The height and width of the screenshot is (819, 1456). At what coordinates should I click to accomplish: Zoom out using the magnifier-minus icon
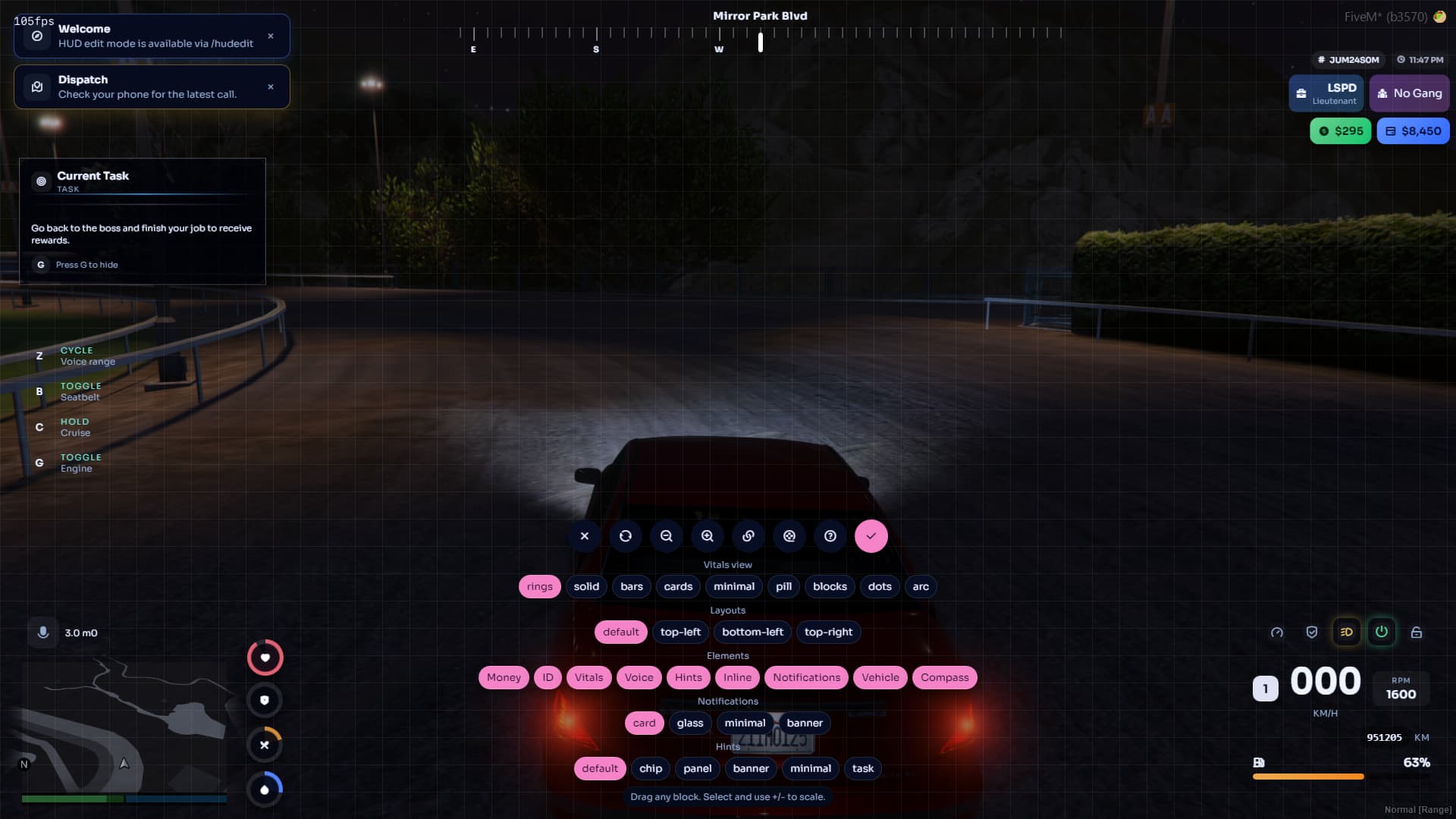pos(667,536)
